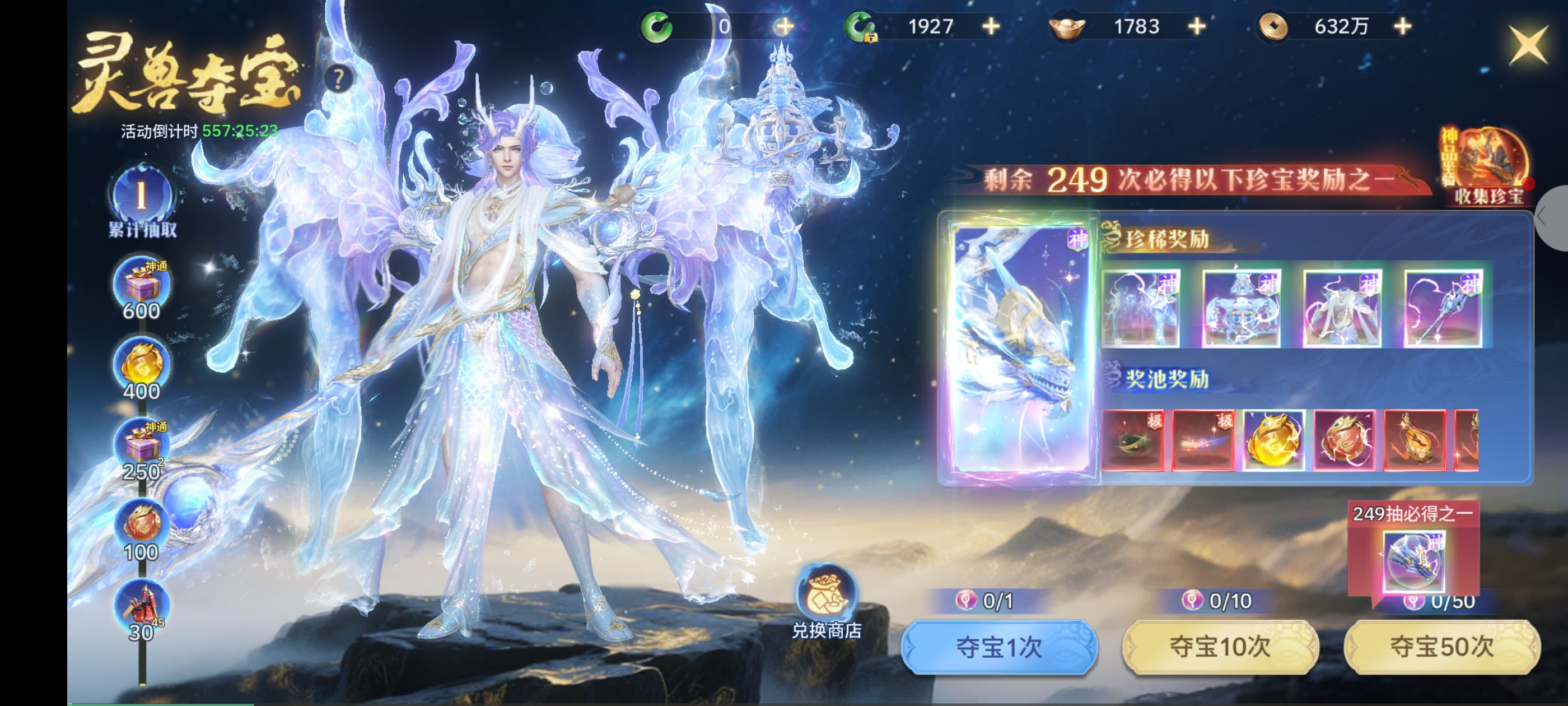Add bound jade next to 1927
The image size is (1568, 706).
click(x=991, y=26)
